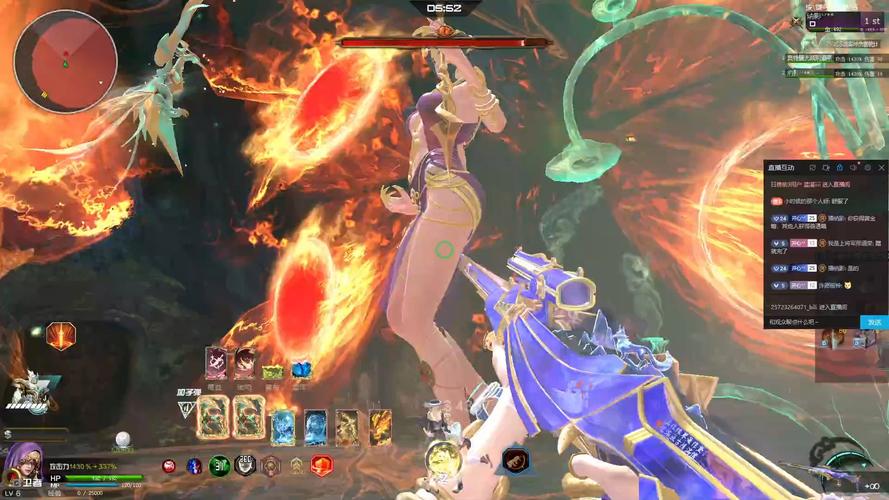Screen dimensions: 889x500
Task: Open the 1st place ranking panel
Action: (x=869, y=21)
